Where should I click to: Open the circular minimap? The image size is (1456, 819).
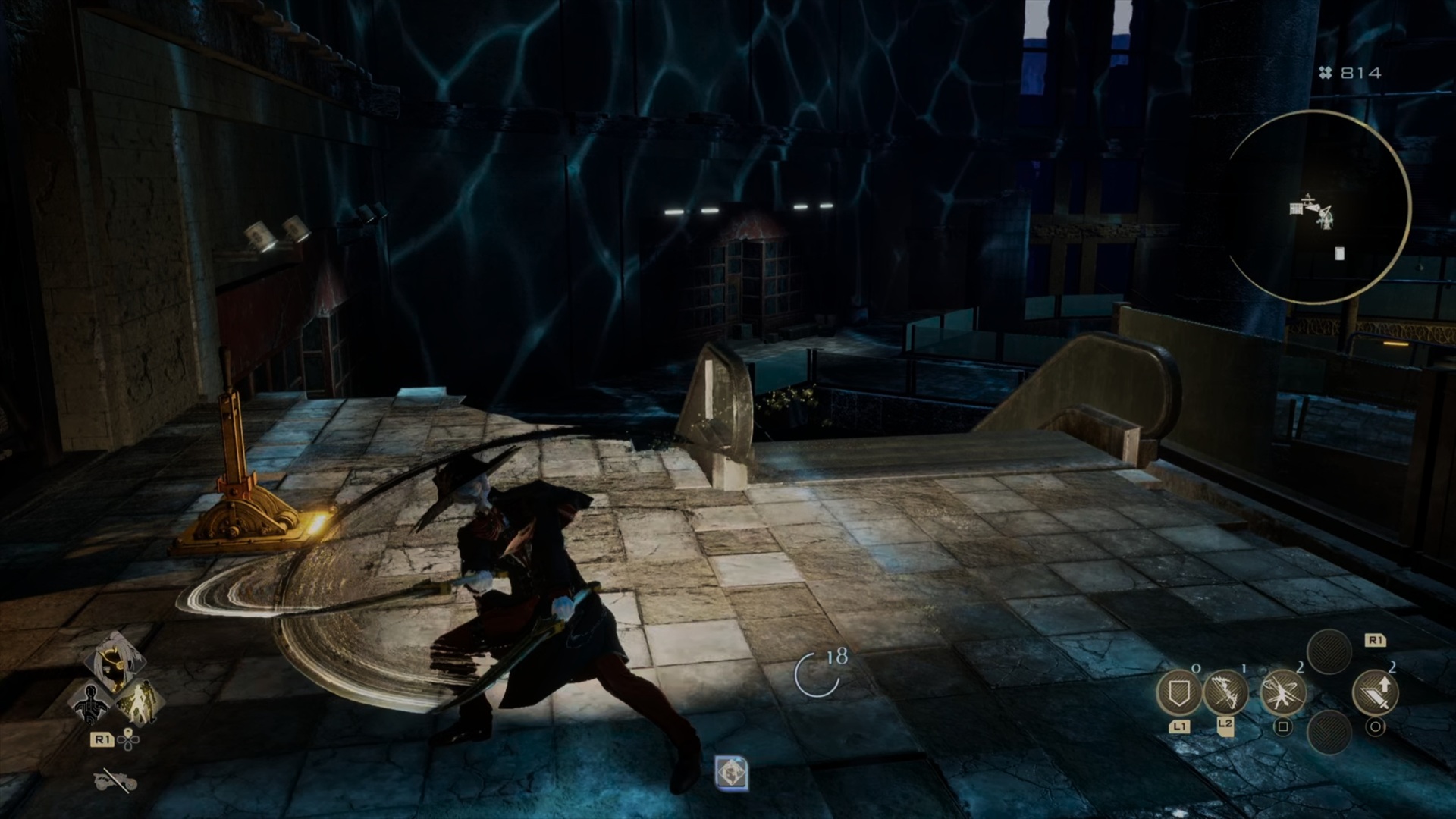pyautogui.click(x=1317, y=208)
